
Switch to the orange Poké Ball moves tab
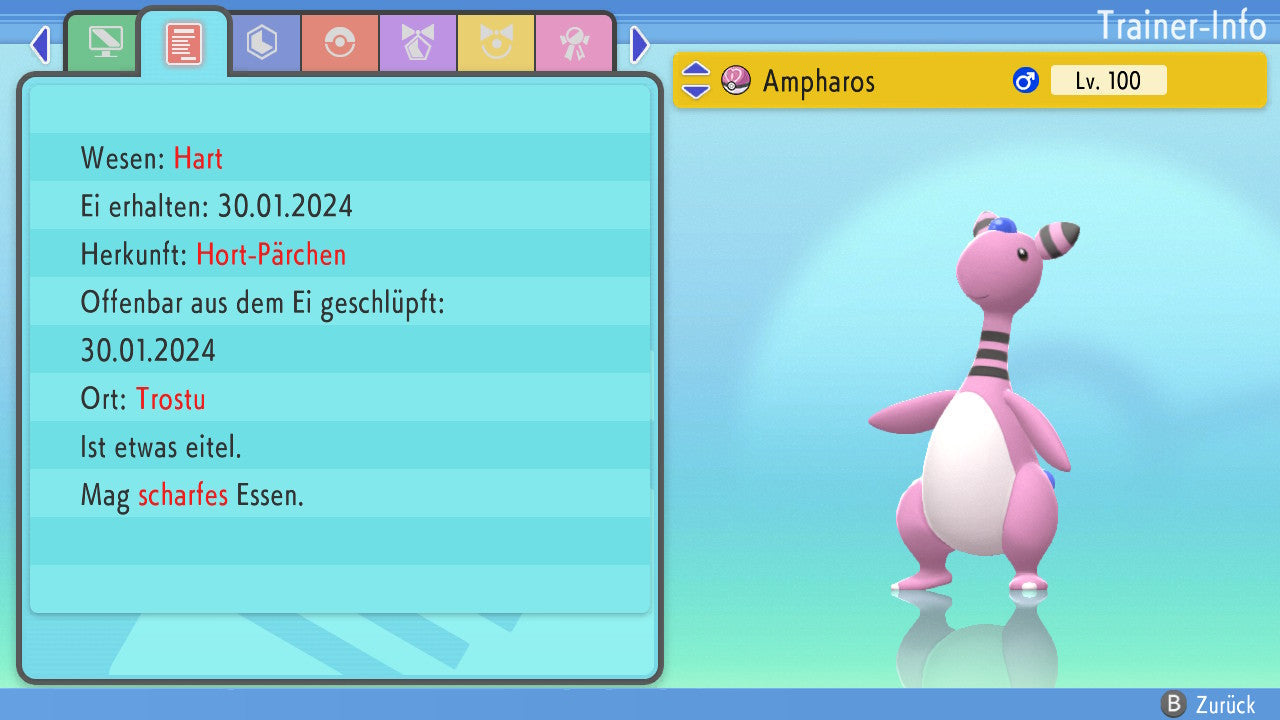point(340,44)
